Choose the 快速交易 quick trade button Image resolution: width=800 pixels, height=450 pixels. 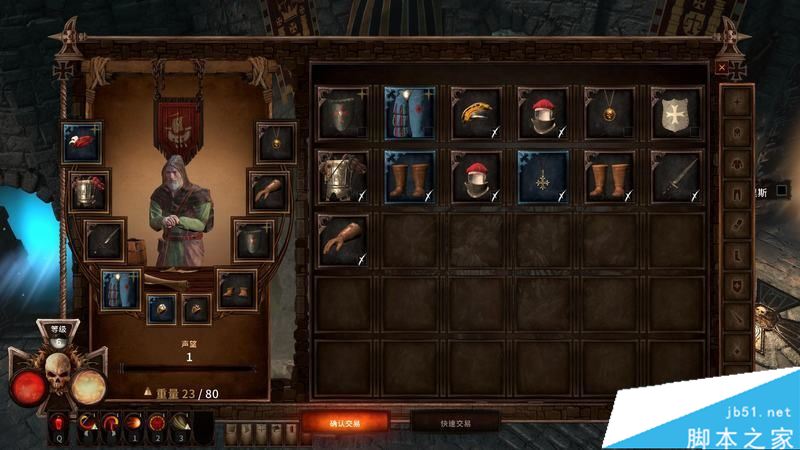pos(455,423)
